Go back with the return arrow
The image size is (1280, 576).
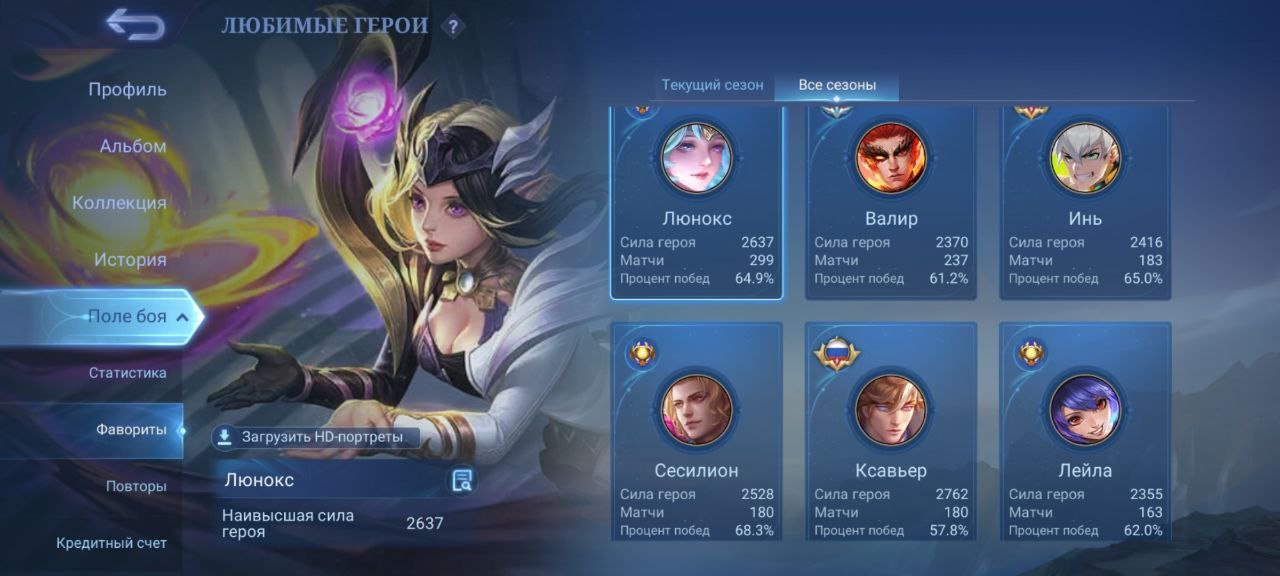coord(135,25)
